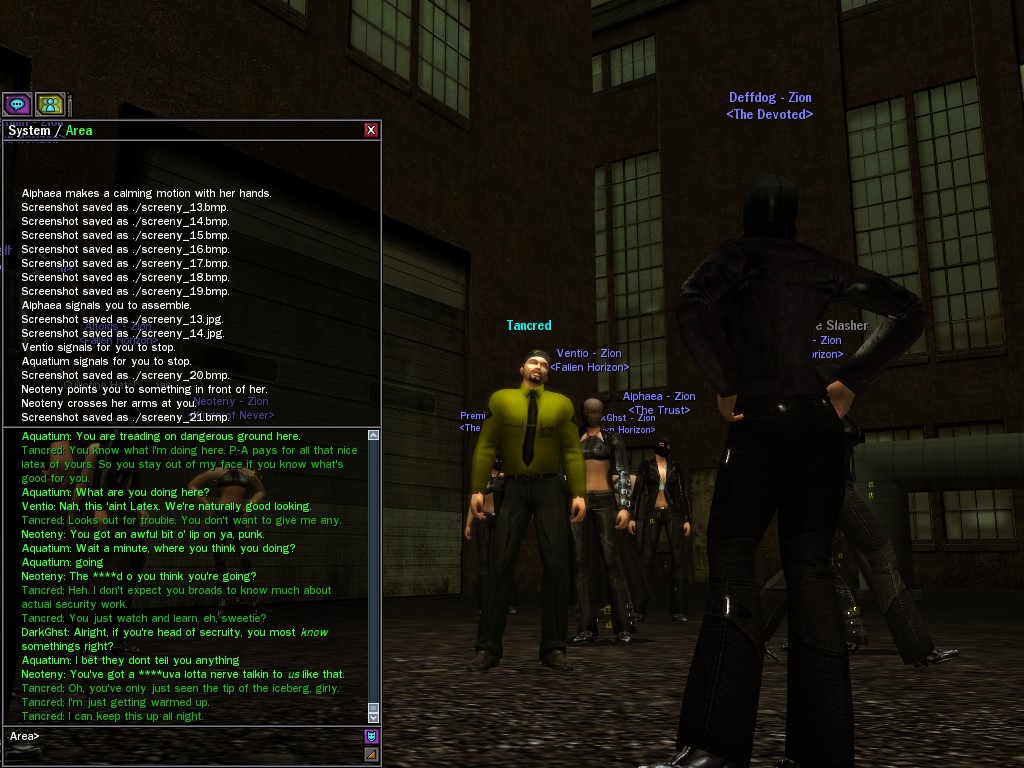Image resolution: width=1024 pixels, height=768 pixels.
Task: Open the purple mask emote button
Action: coord(371,737)
